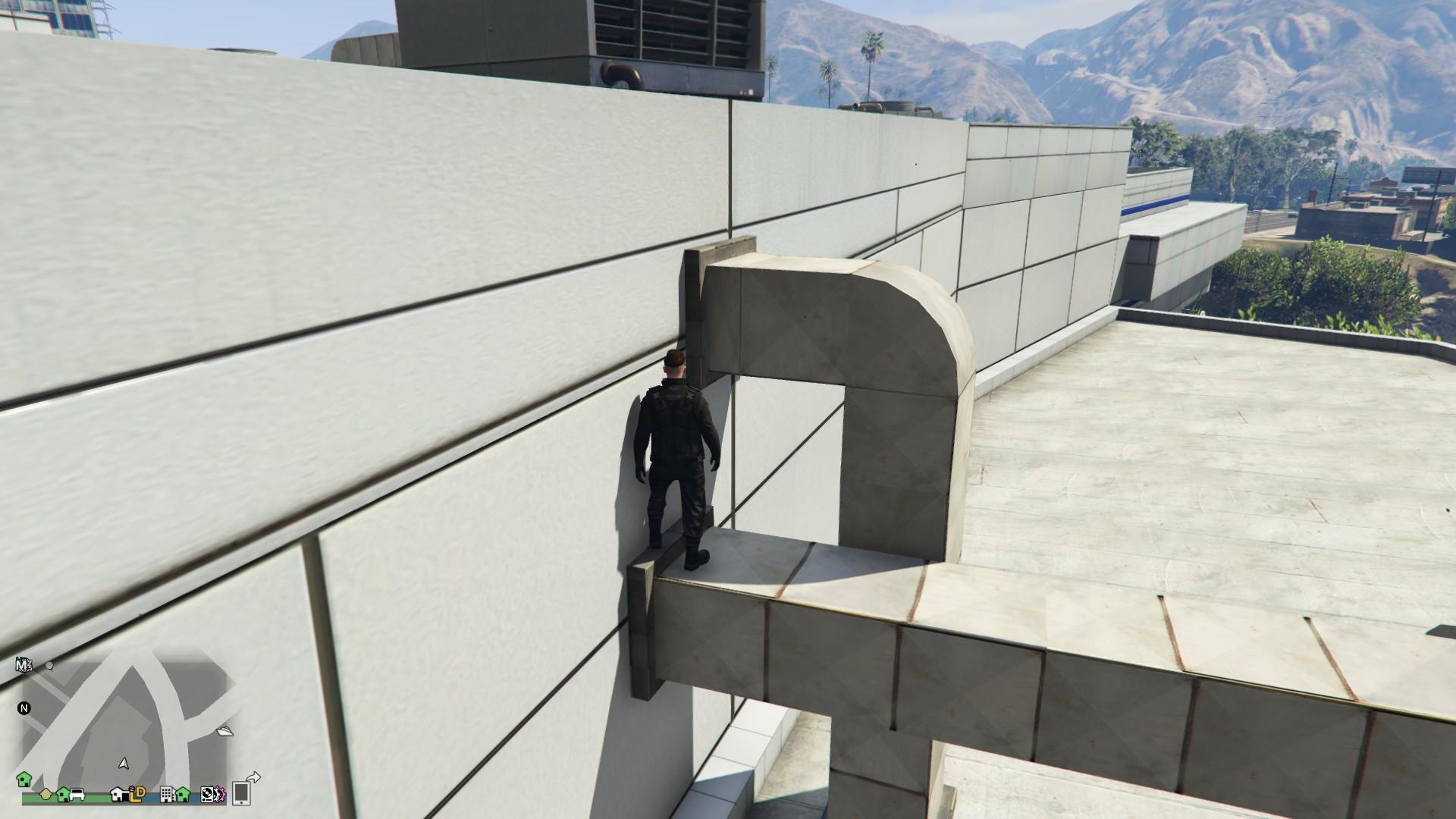Click the grey radar circle near the zone label
Screen dimensions: 1456x819
tap(49, 666)
